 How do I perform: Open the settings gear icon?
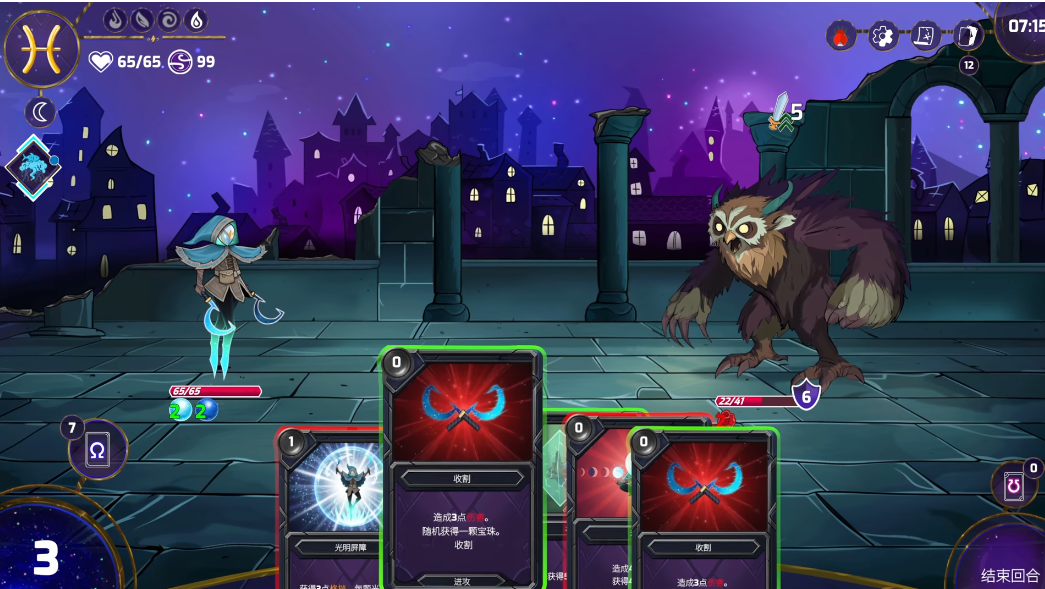883,37
